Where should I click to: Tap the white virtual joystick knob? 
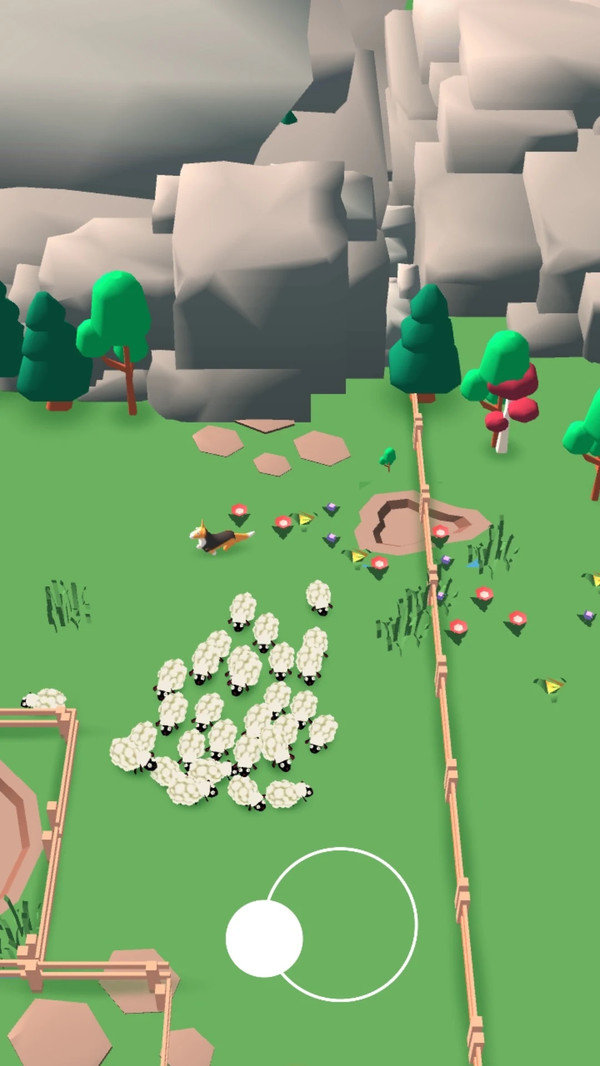pos(264,938)
